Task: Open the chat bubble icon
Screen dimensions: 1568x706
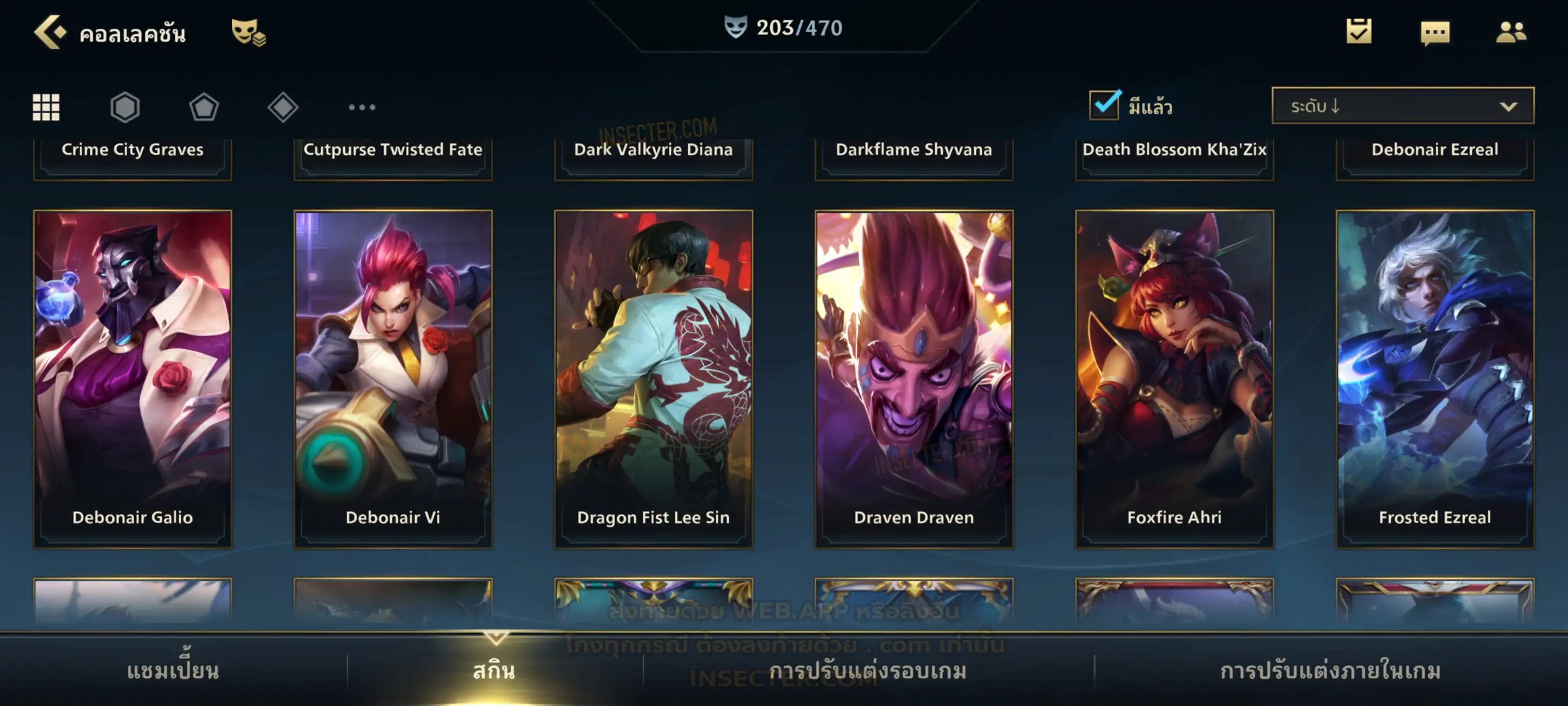Action: [x=1434, y=33]
